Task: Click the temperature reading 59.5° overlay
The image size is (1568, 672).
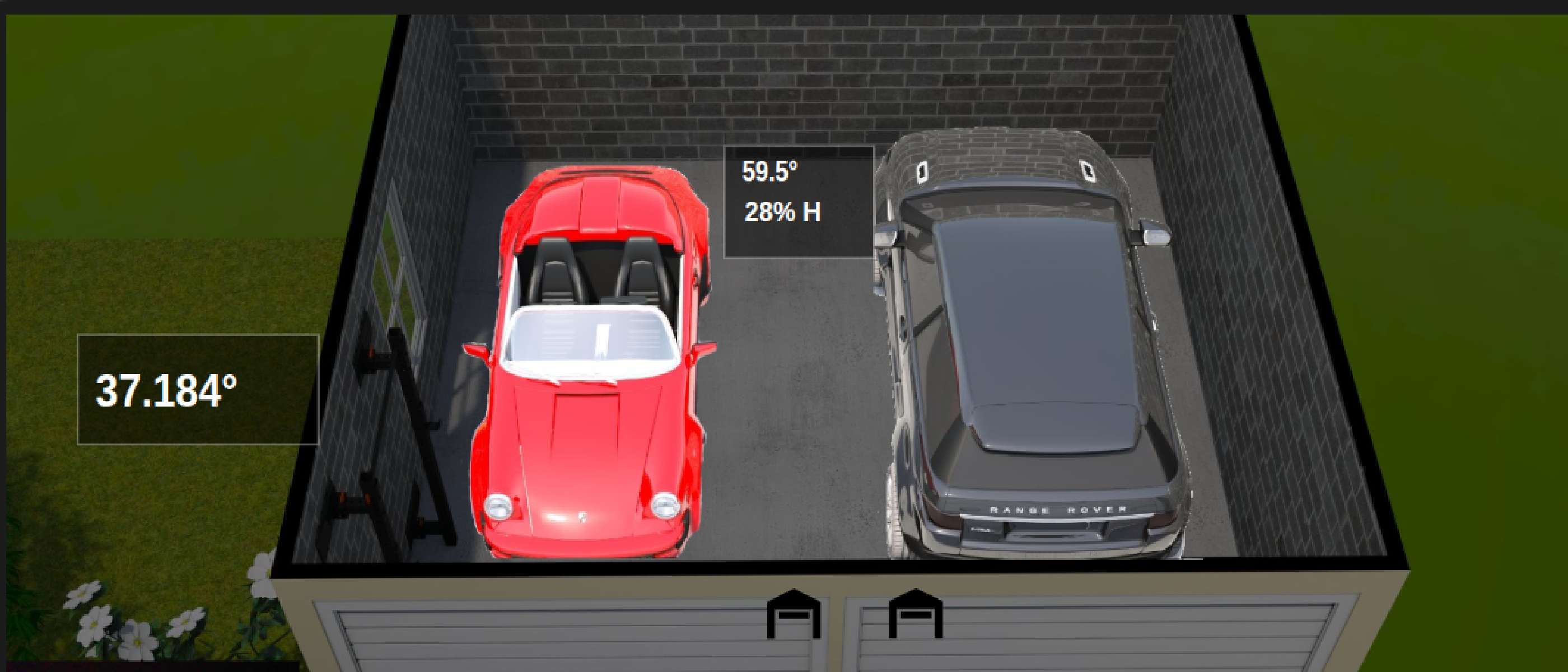Action: pyautogui.click(x=771, y=174)
